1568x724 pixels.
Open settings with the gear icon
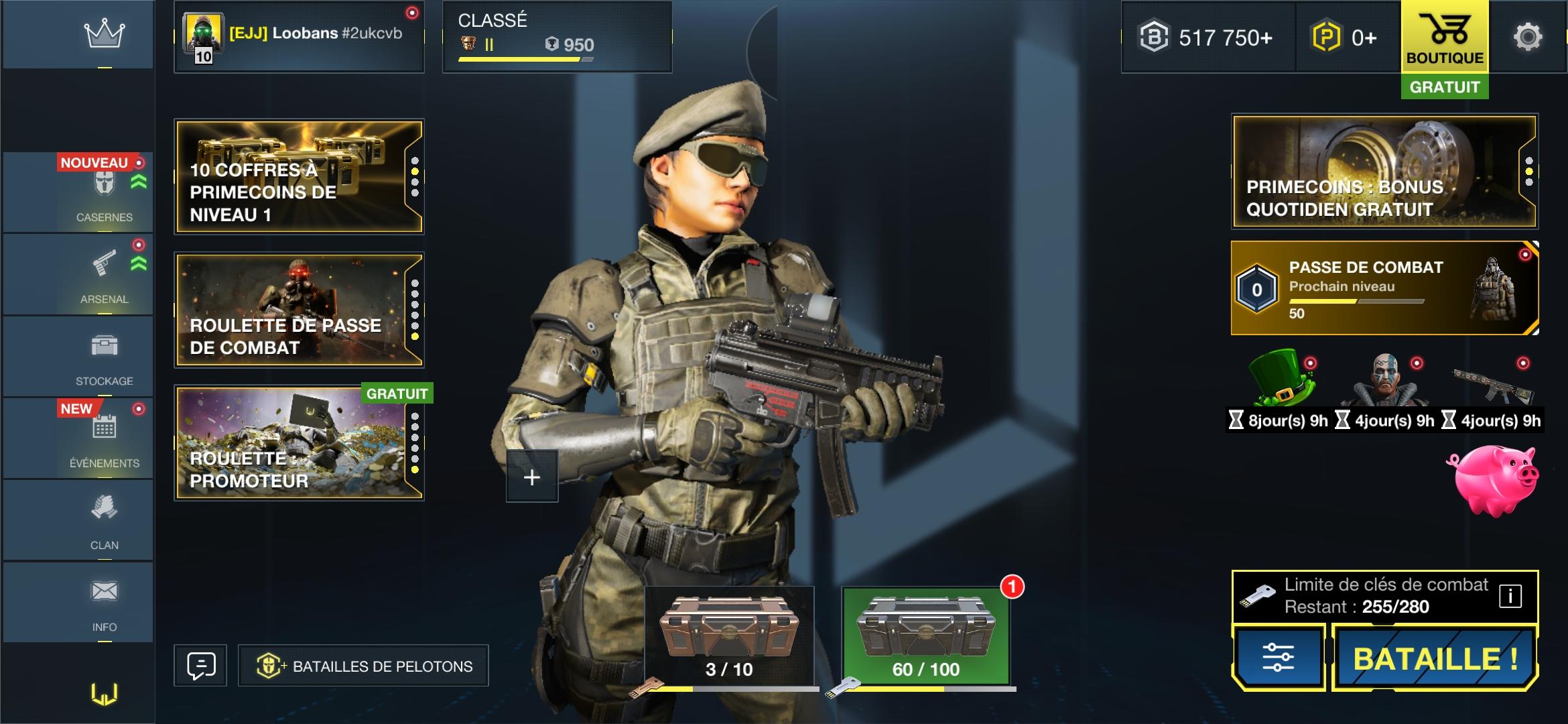[x=1528, y=37]
